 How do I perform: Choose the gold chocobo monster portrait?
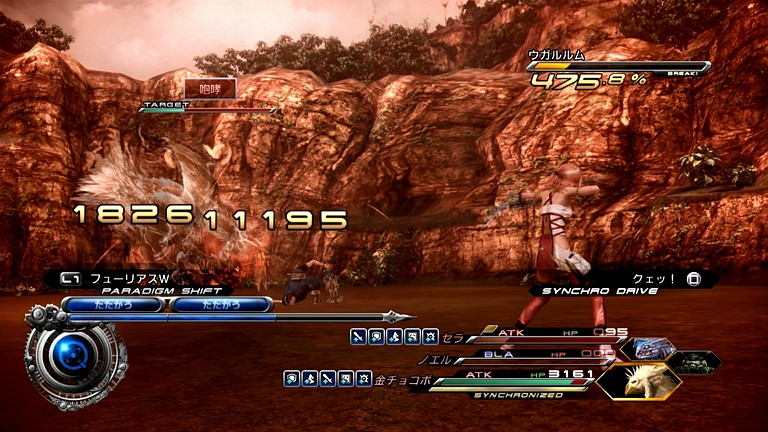coord(638,381)
